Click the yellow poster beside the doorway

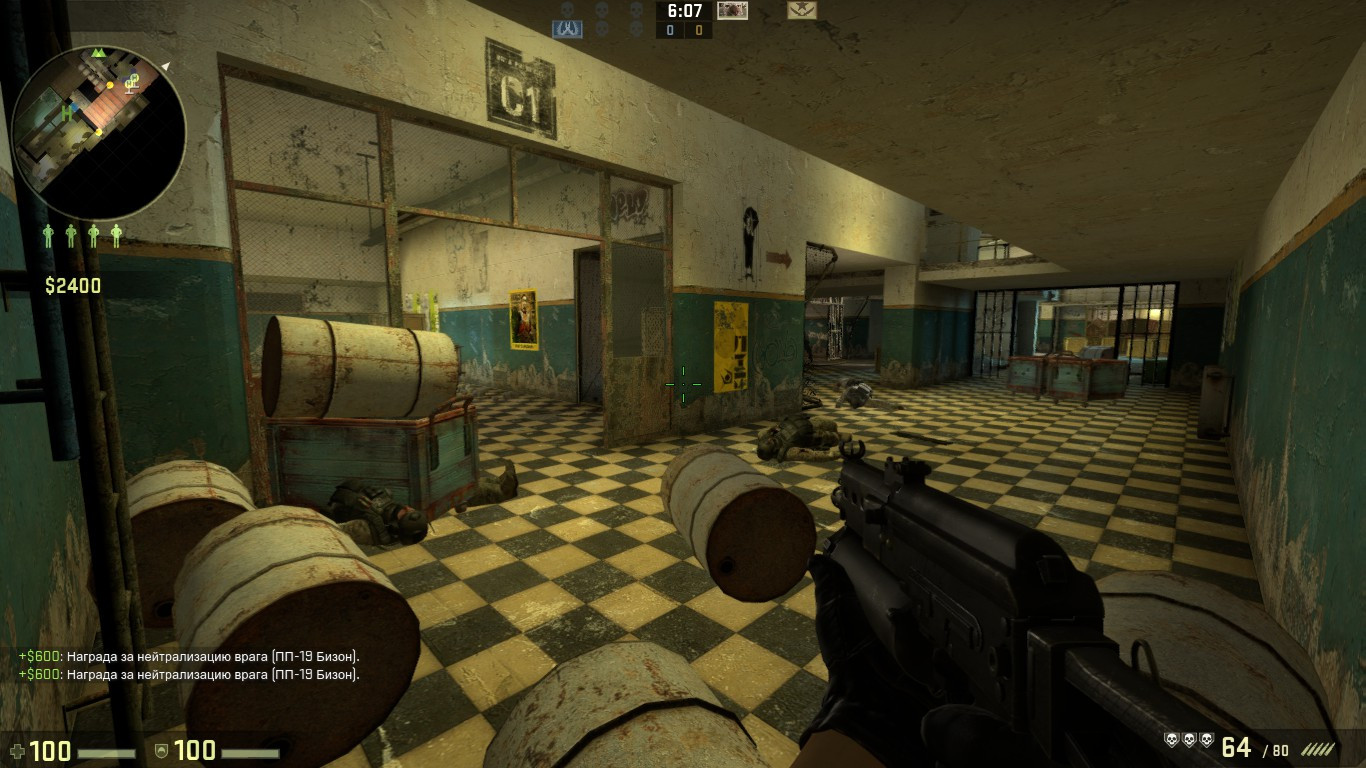pyautogui.click(x=731, y=345)
